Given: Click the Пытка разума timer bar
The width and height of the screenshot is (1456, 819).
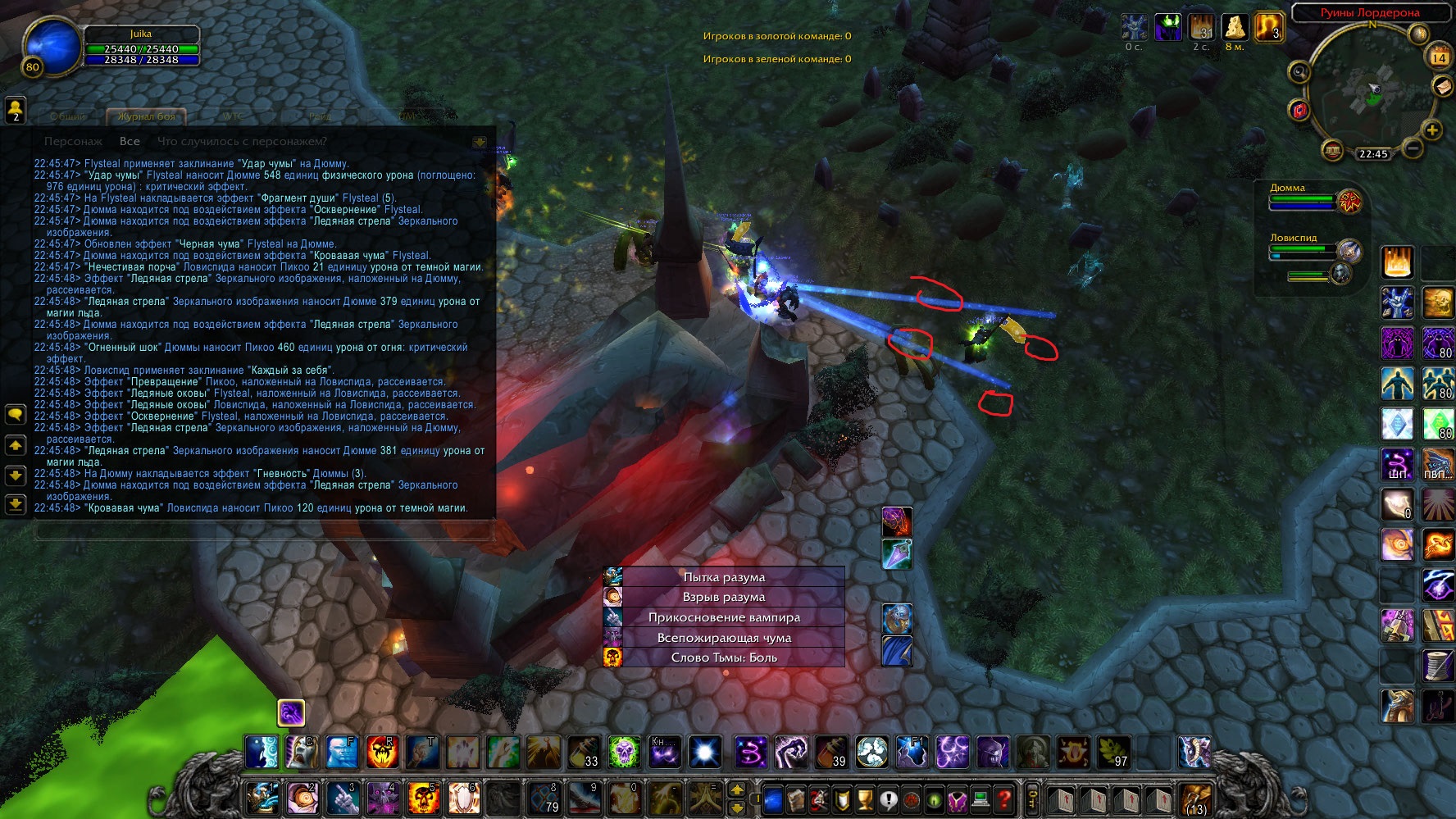Looking at the screenshot, I should tap(724, 577).
